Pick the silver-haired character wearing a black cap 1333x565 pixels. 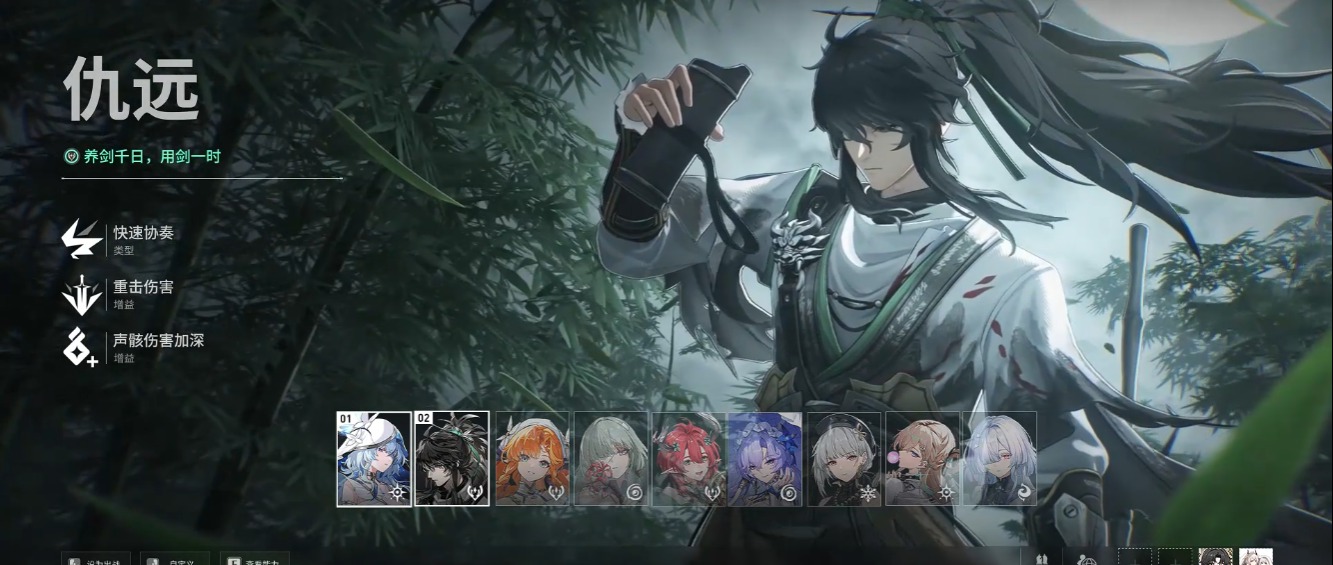pos(844,459)
